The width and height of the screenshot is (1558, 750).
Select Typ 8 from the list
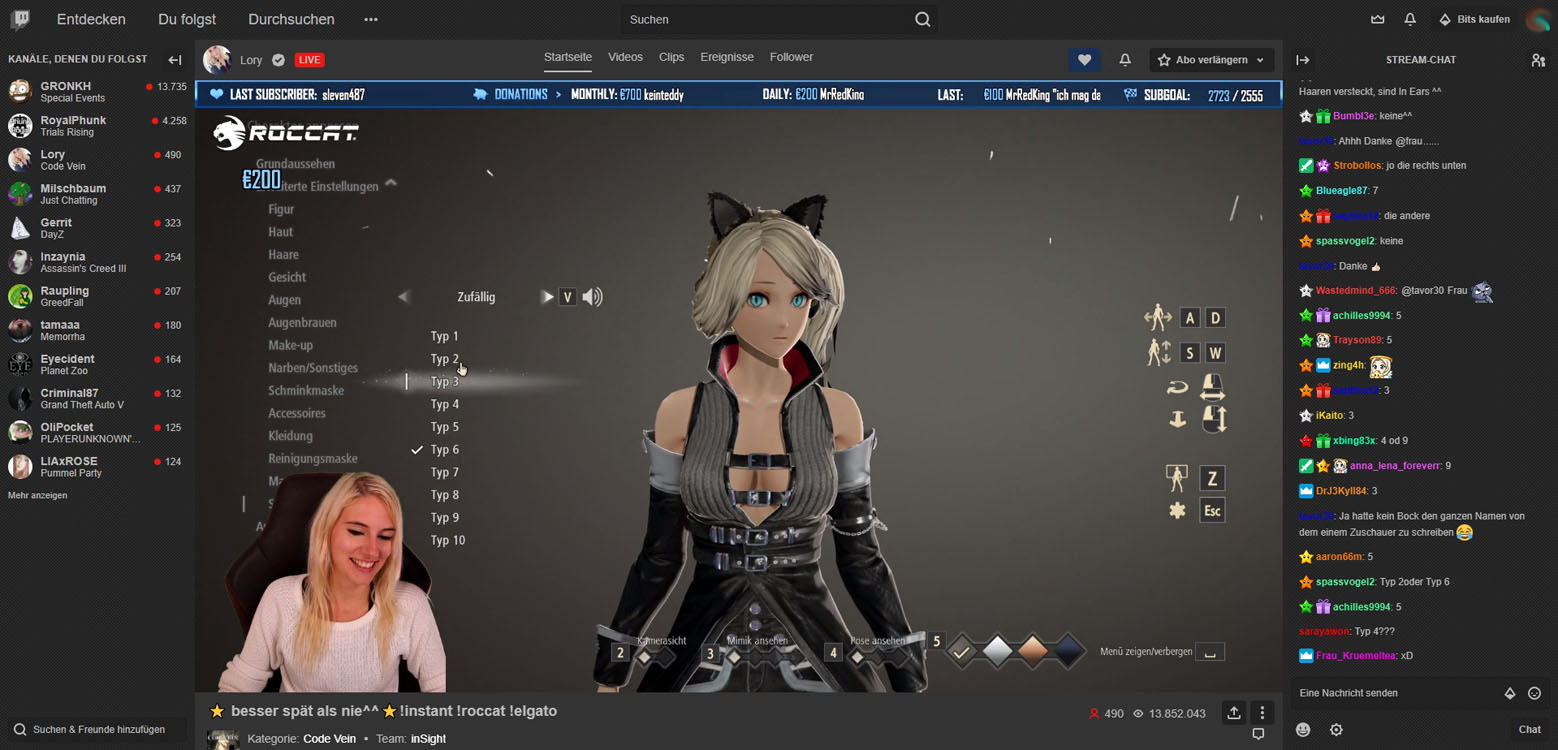tap(445, 495)
